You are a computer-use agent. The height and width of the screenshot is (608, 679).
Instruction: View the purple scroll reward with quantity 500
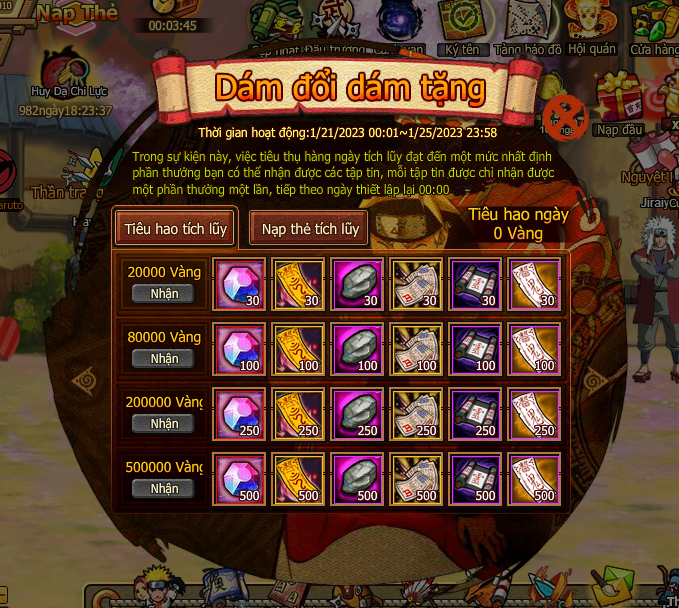click(x=476, y=478)
